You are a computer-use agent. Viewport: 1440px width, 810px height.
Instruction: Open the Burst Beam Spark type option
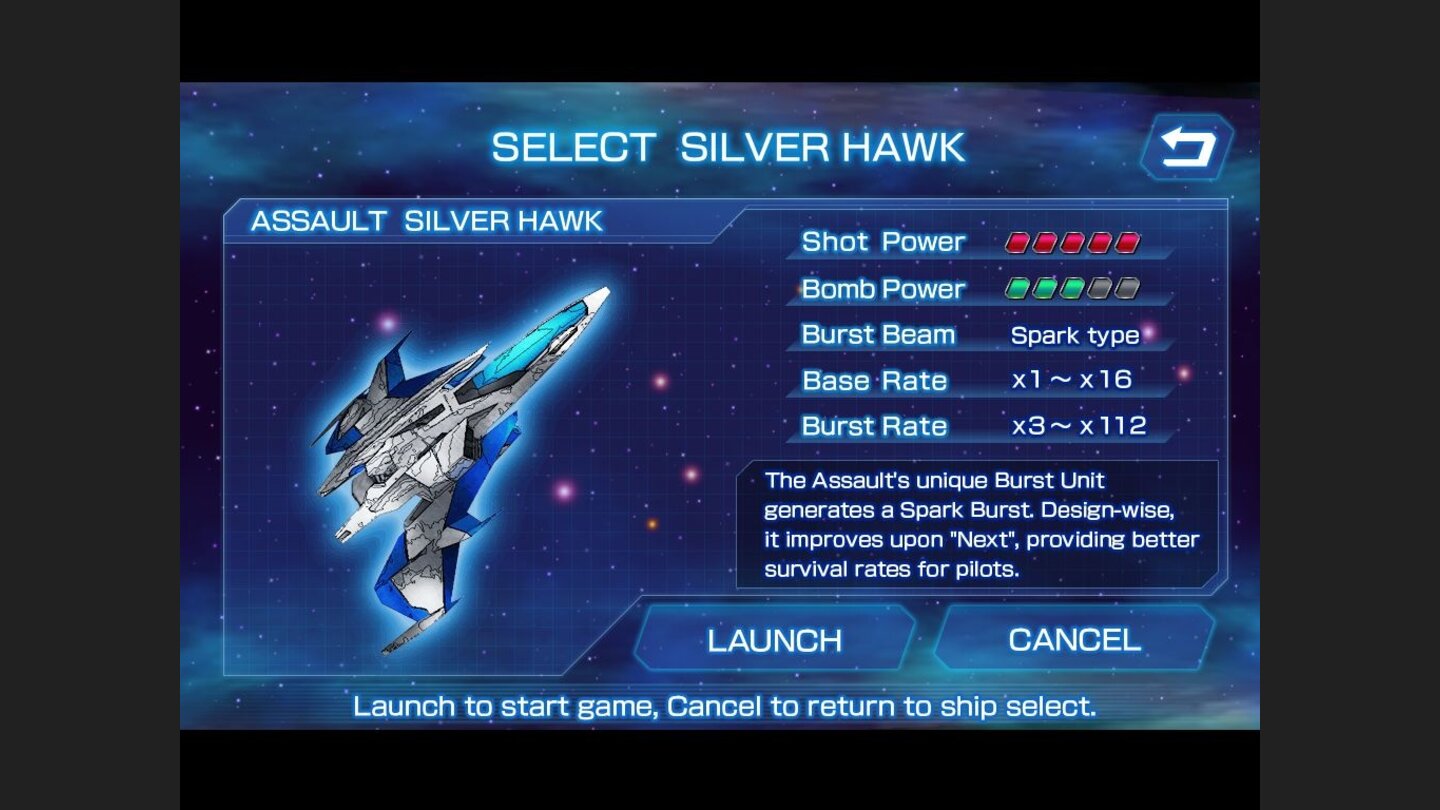[1077, 336]
